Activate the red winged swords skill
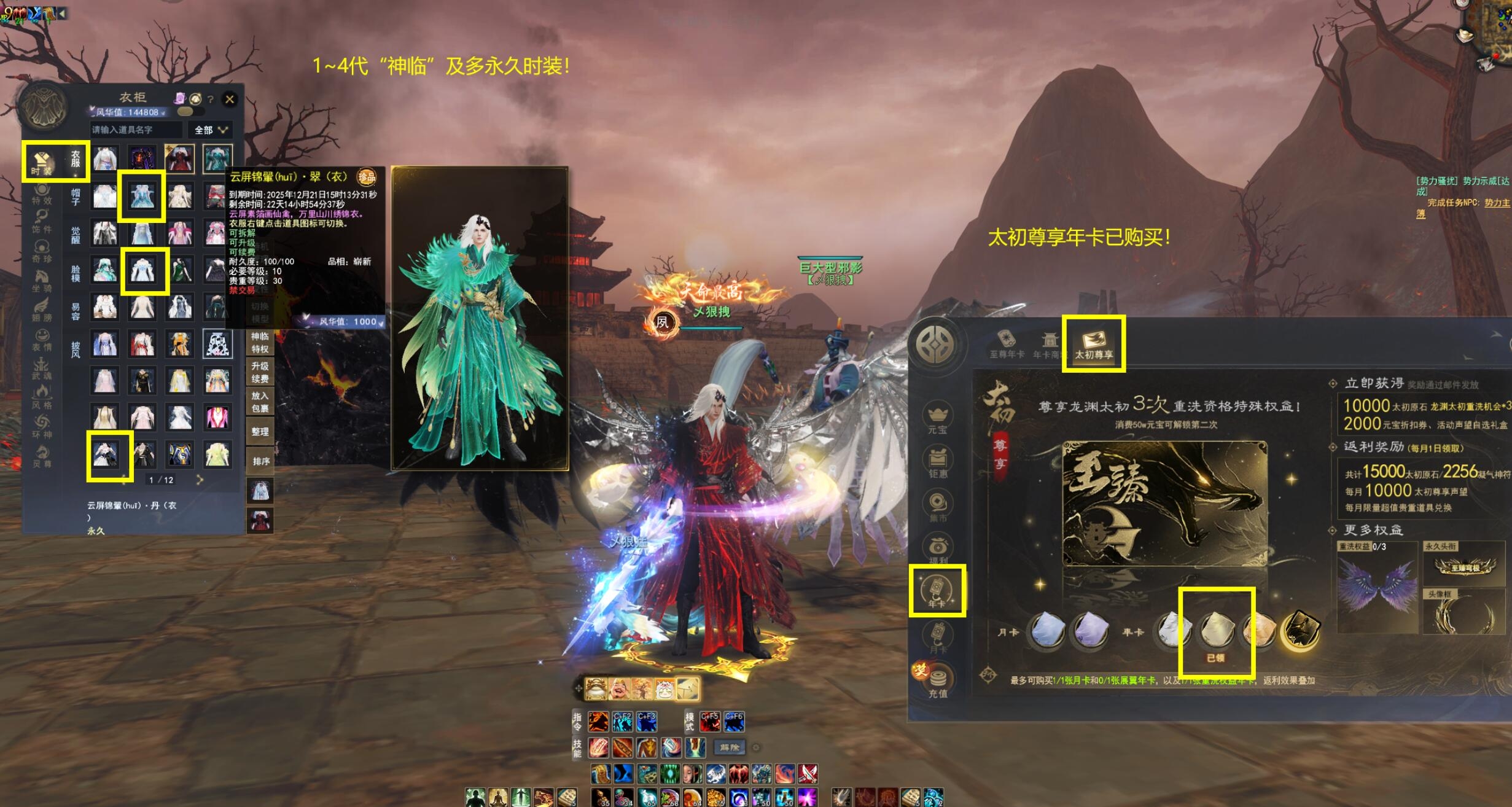Viewport: 1512px width, 807px height. [x=807, y=774]
